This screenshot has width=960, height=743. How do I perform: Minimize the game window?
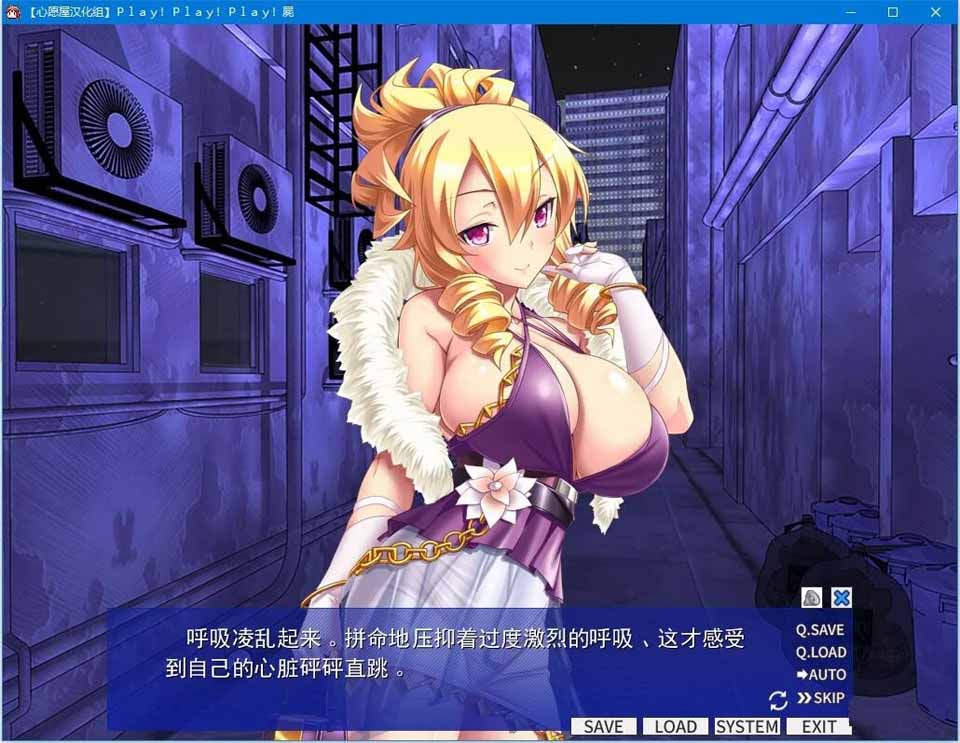[x=848, y=12]
